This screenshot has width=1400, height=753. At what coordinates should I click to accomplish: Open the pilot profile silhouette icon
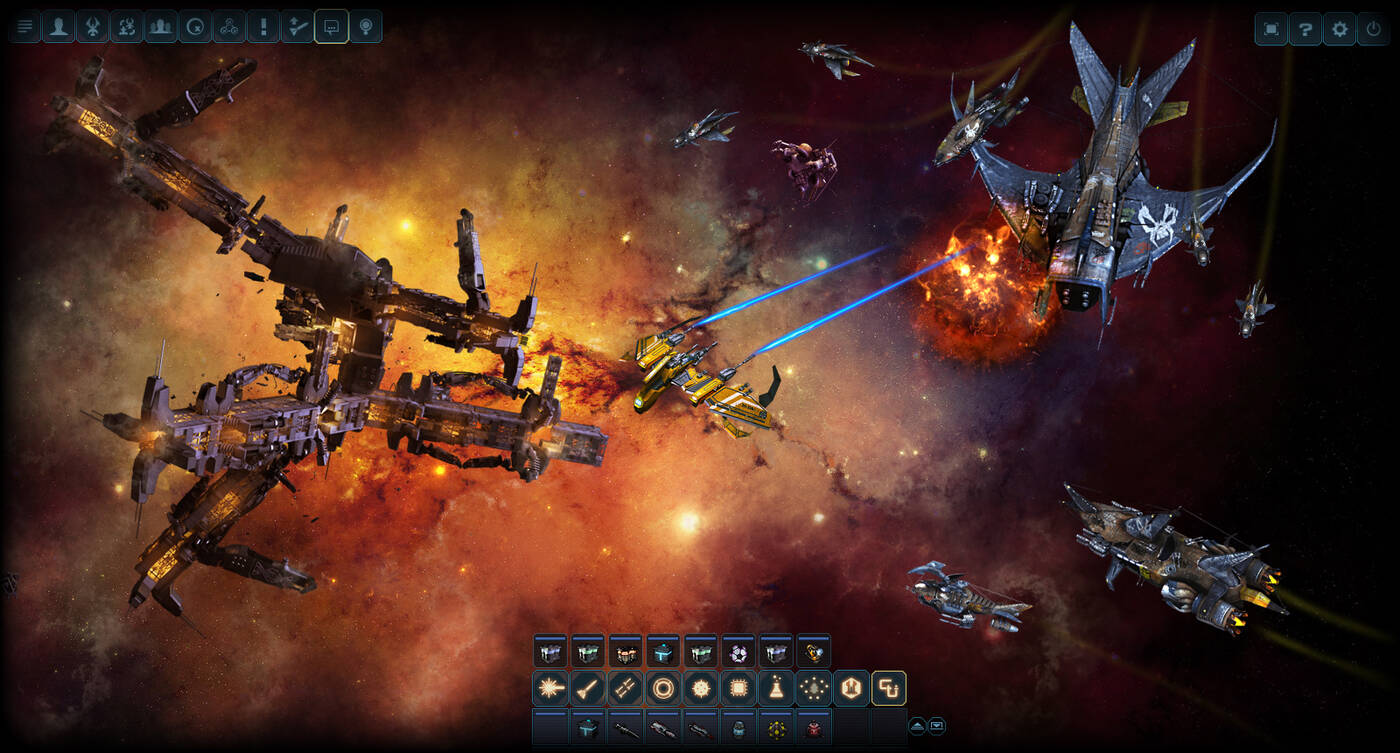(x=59, y=27)
